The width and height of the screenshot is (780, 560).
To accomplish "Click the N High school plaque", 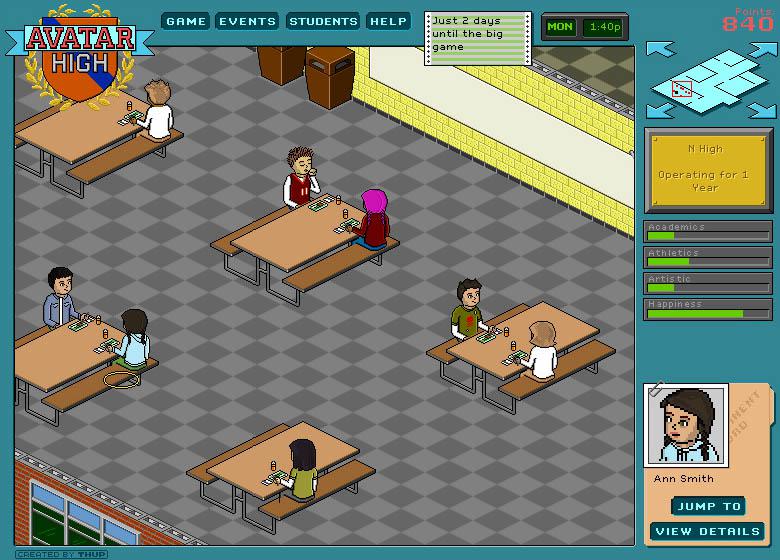I will pos(708,169).
